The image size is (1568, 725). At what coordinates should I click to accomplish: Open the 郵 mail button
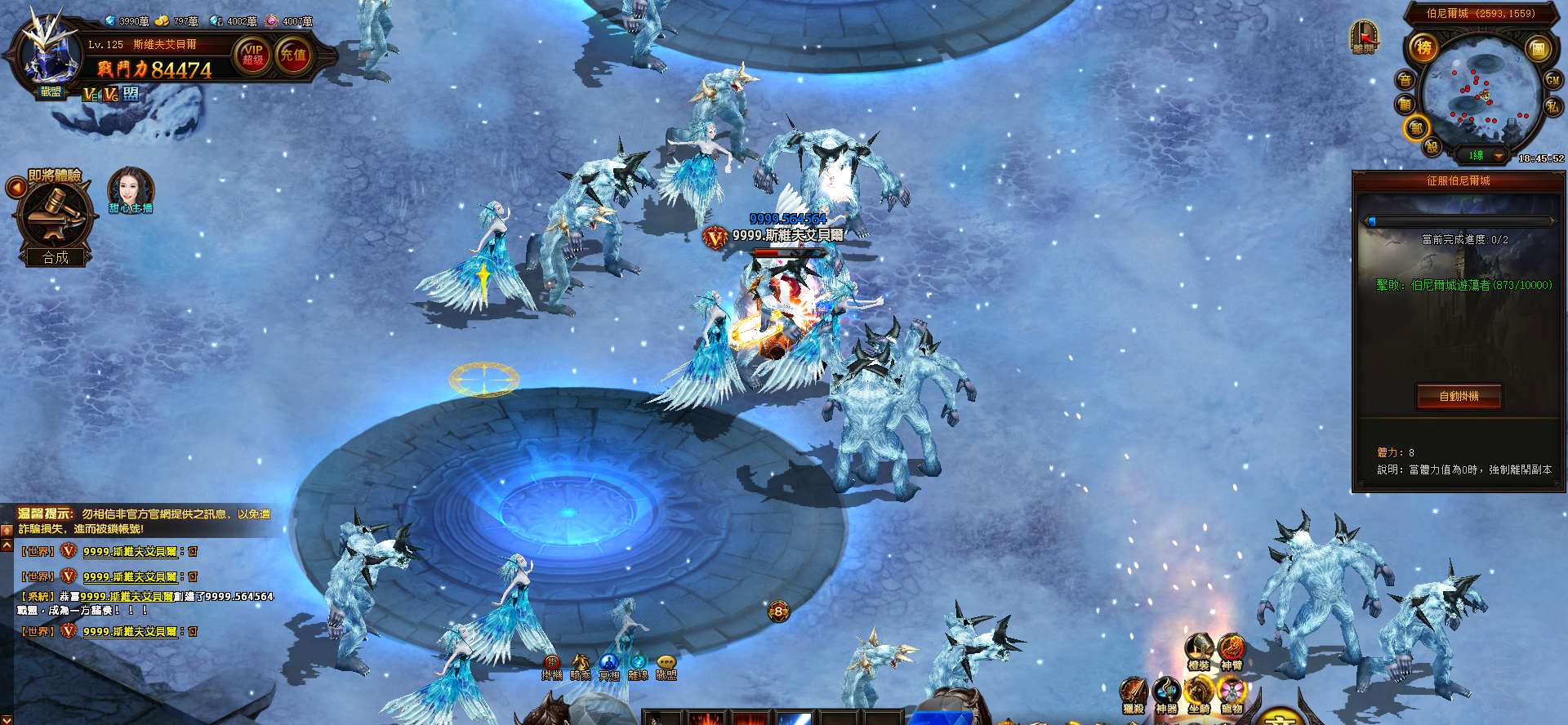[x=1416, y=128]
